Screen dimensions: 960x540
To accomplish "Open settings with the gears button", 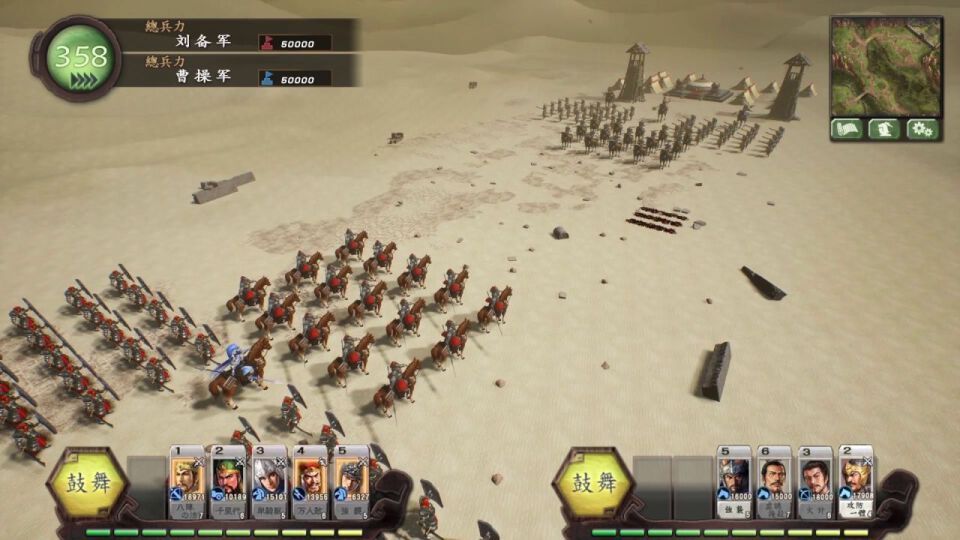I will (x=923, y=129).
